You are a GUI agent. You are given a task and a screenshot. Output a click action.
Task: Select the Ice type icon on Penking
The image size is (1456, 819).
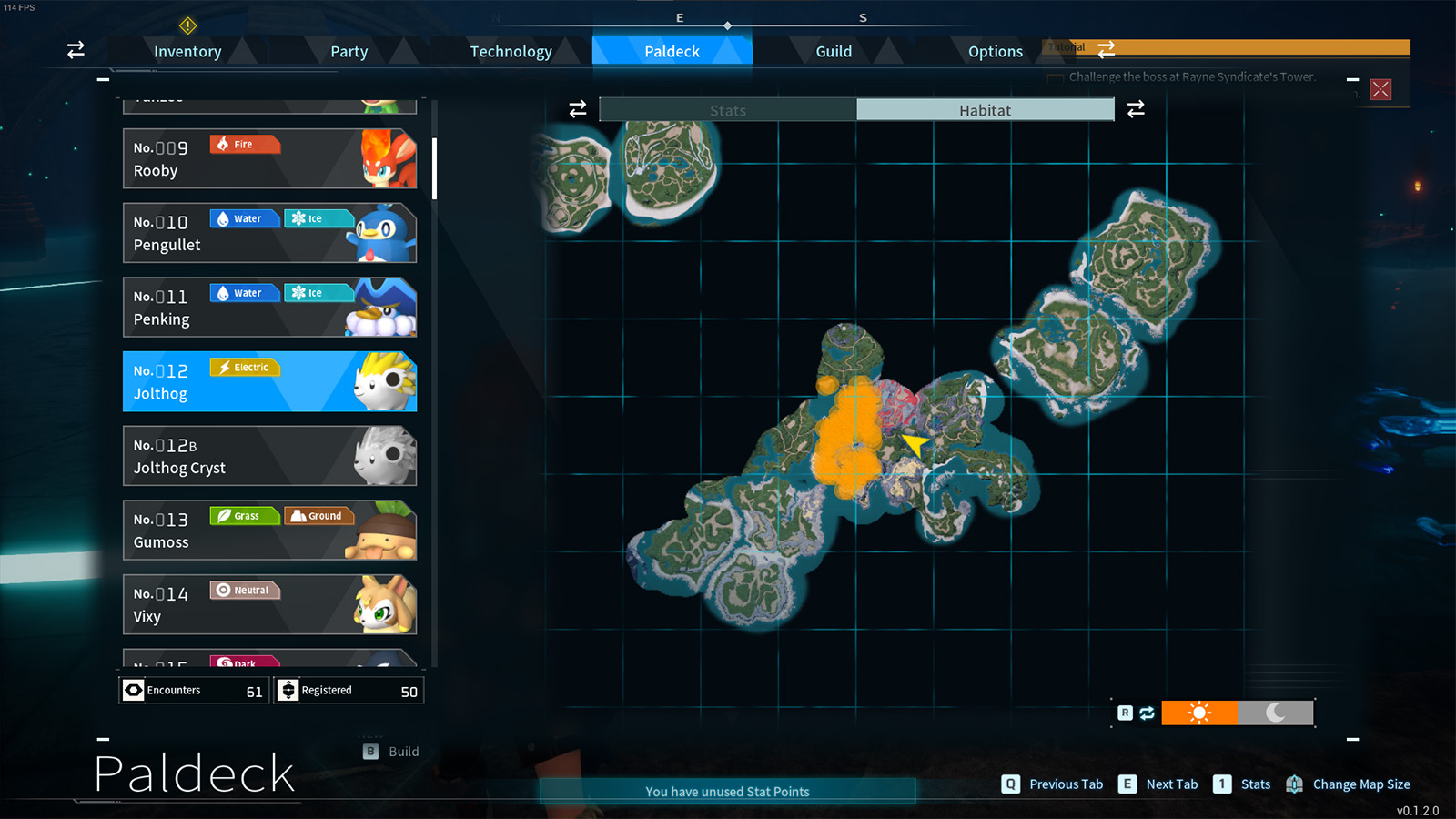pyautogui.click(x=318, y=292)
